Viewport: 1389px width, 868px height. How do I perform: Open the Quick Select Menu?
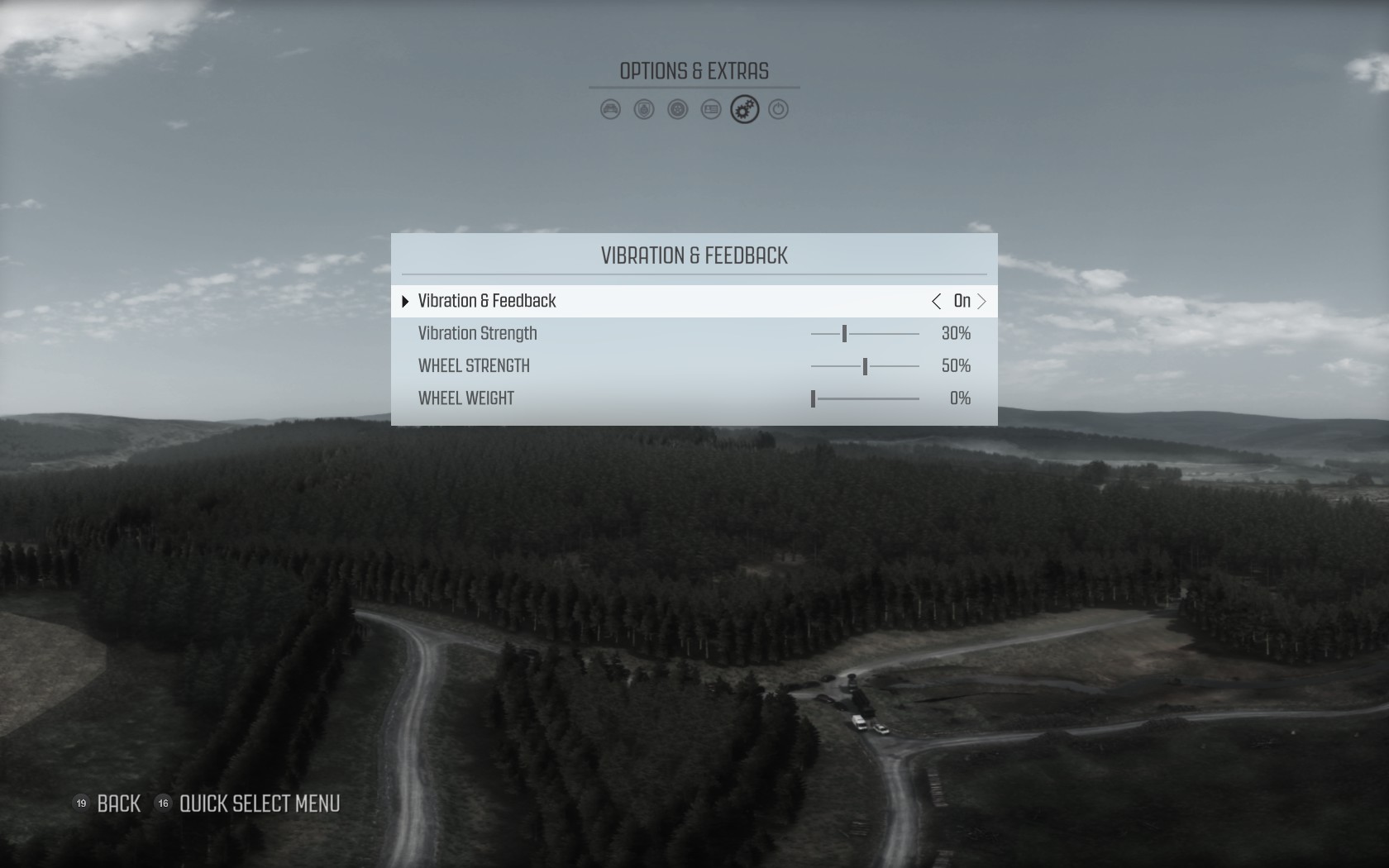pos(259,804)
